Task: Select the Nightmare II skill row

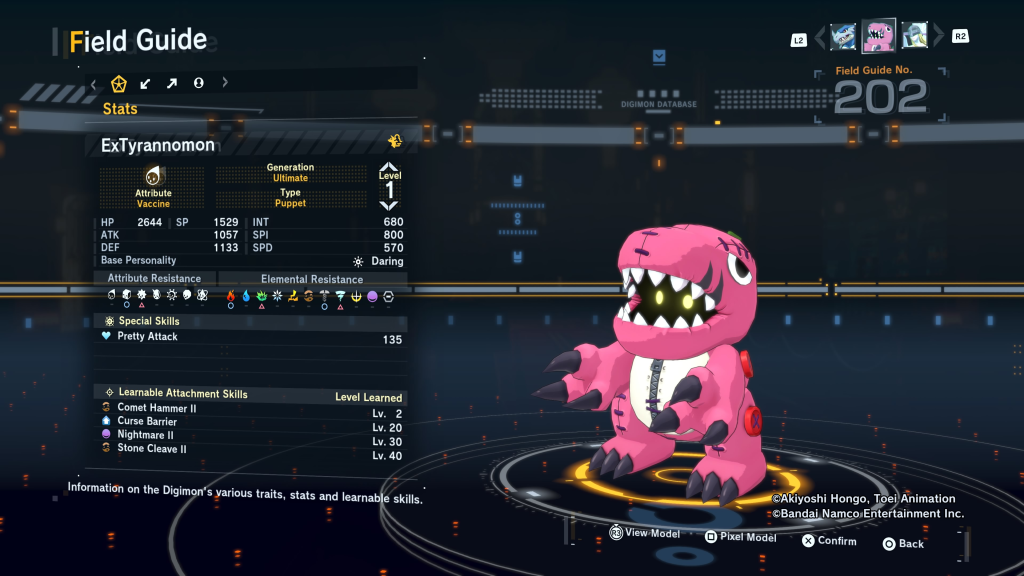Action: [x=250, y=436]
